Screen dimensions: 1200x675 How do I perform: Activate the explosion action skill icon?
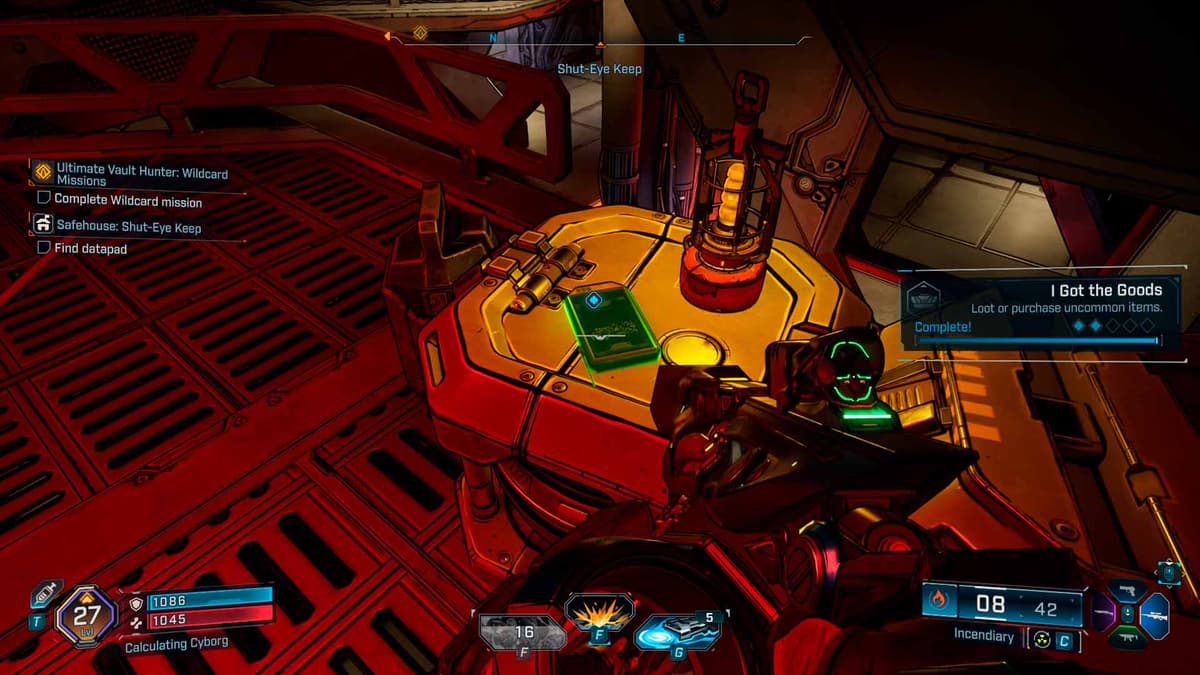[x=600, y=612]
